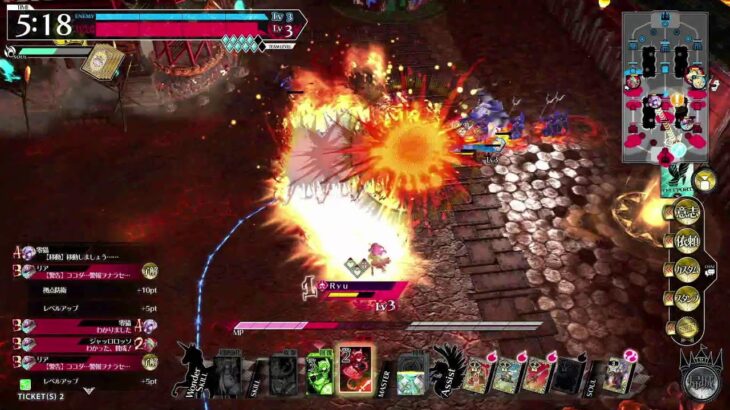Use the green skill card
The width and height of the screenshot is (730, 410).
click(x=320, y=371)
